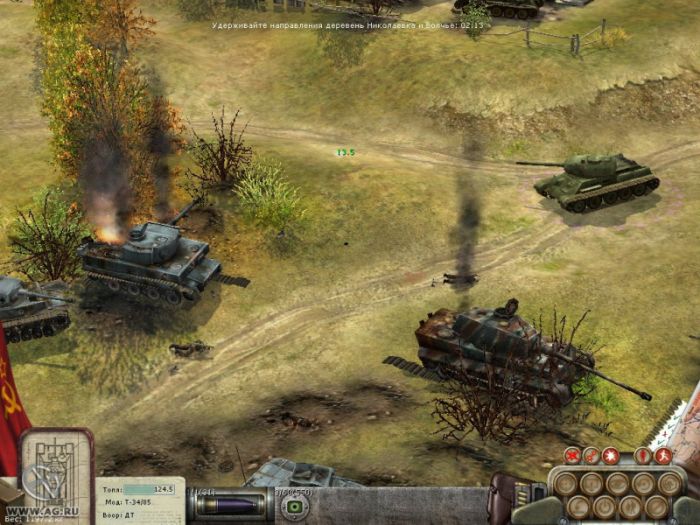This screenshot has height=525, width=700.
Task: Select the red standing soldier icon
Action: tap(643, 455)
